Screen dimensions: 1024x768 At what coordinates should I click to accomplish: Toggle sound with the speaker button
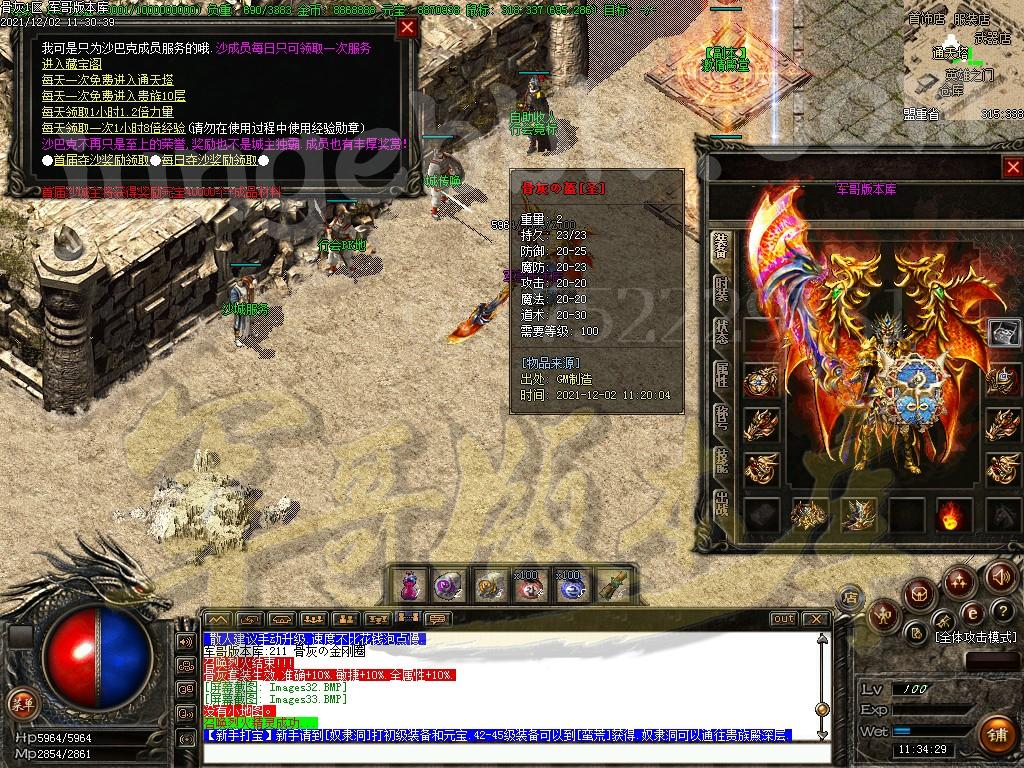click(x=1001, y=576)
